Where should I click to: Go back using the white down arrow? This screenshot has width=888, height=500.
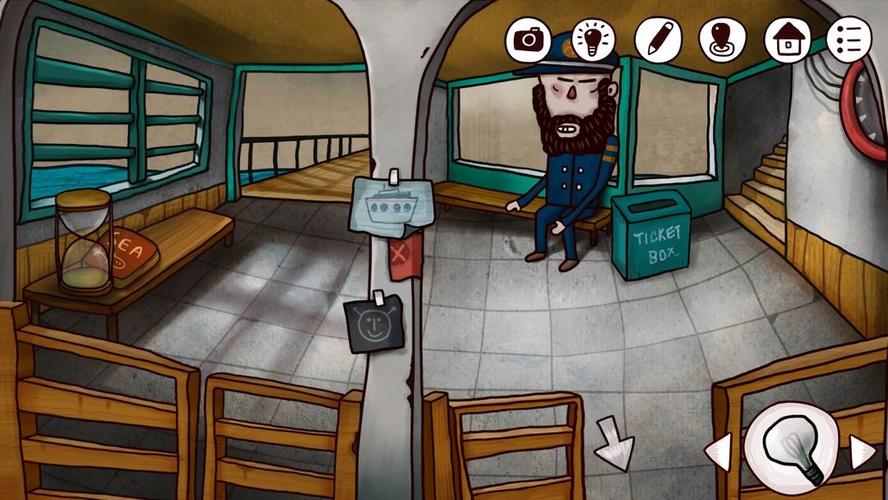point(612,445)
